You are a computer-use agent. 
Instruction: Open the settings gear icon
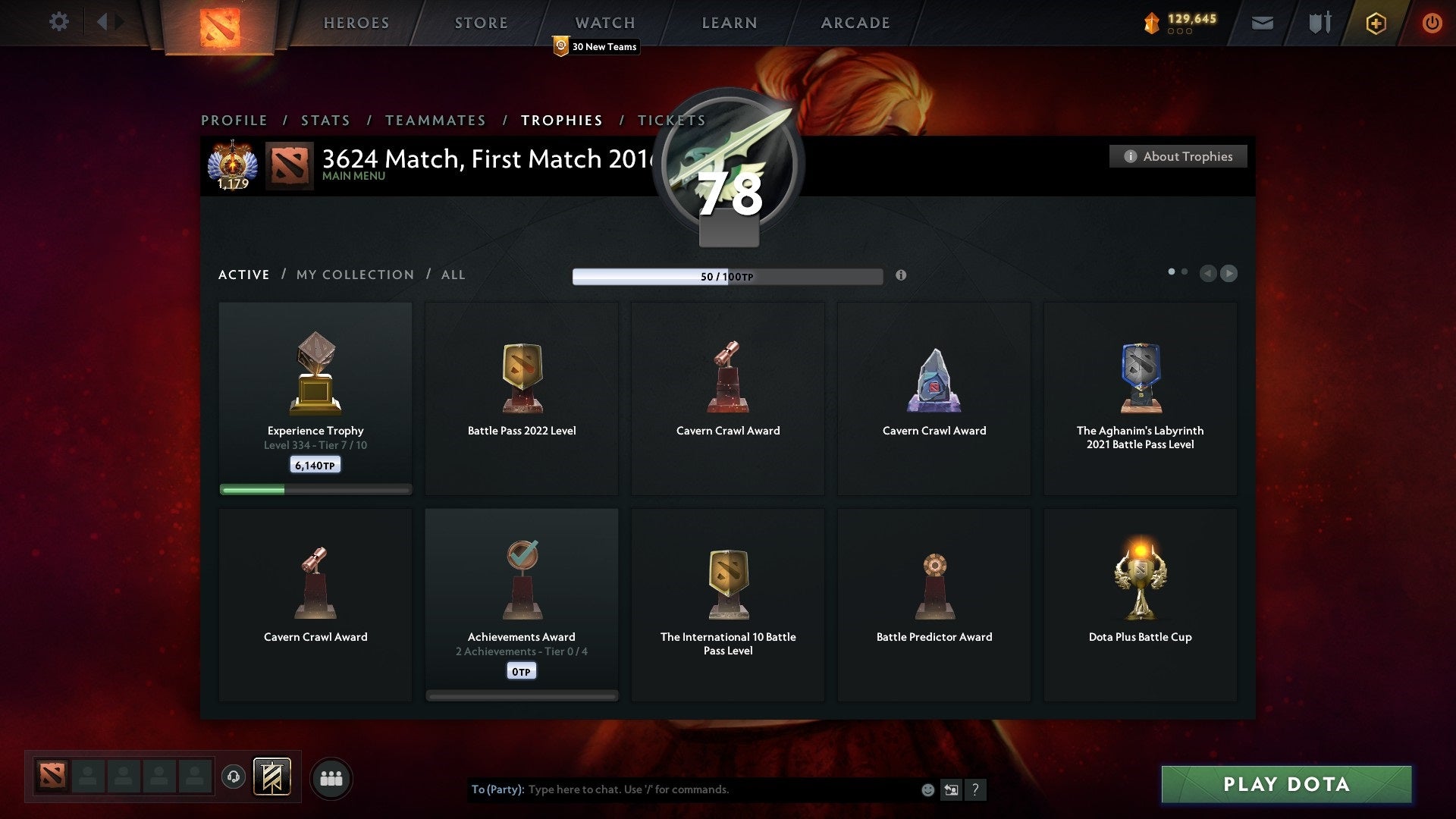58,22
